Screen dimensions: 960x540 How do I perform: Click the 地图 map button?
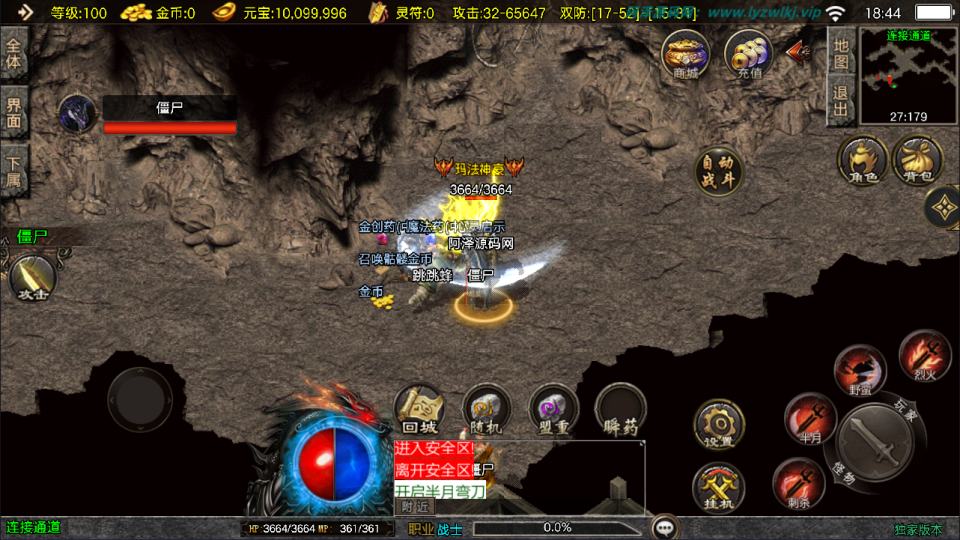pyautogui.click(x=841, y=54)
